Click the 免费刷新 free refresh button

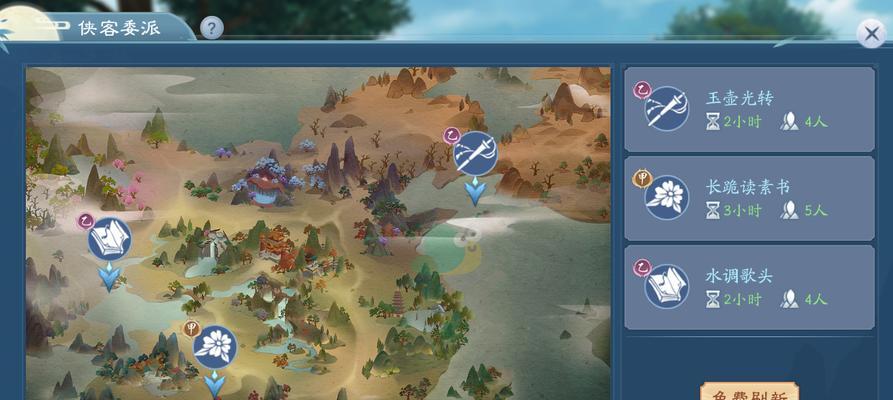pos(749,392)
